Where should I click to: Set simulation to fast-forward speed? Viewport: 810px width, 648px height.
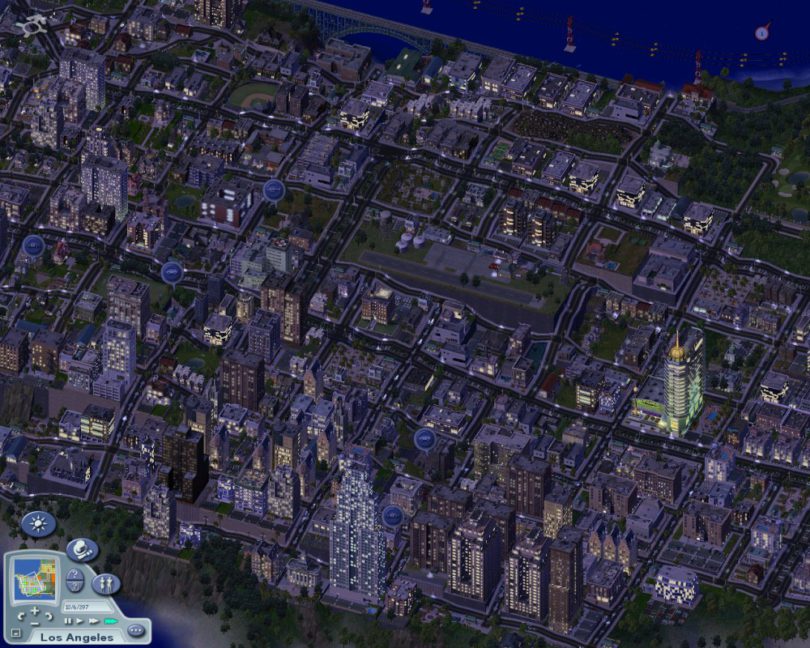(92, 621)
